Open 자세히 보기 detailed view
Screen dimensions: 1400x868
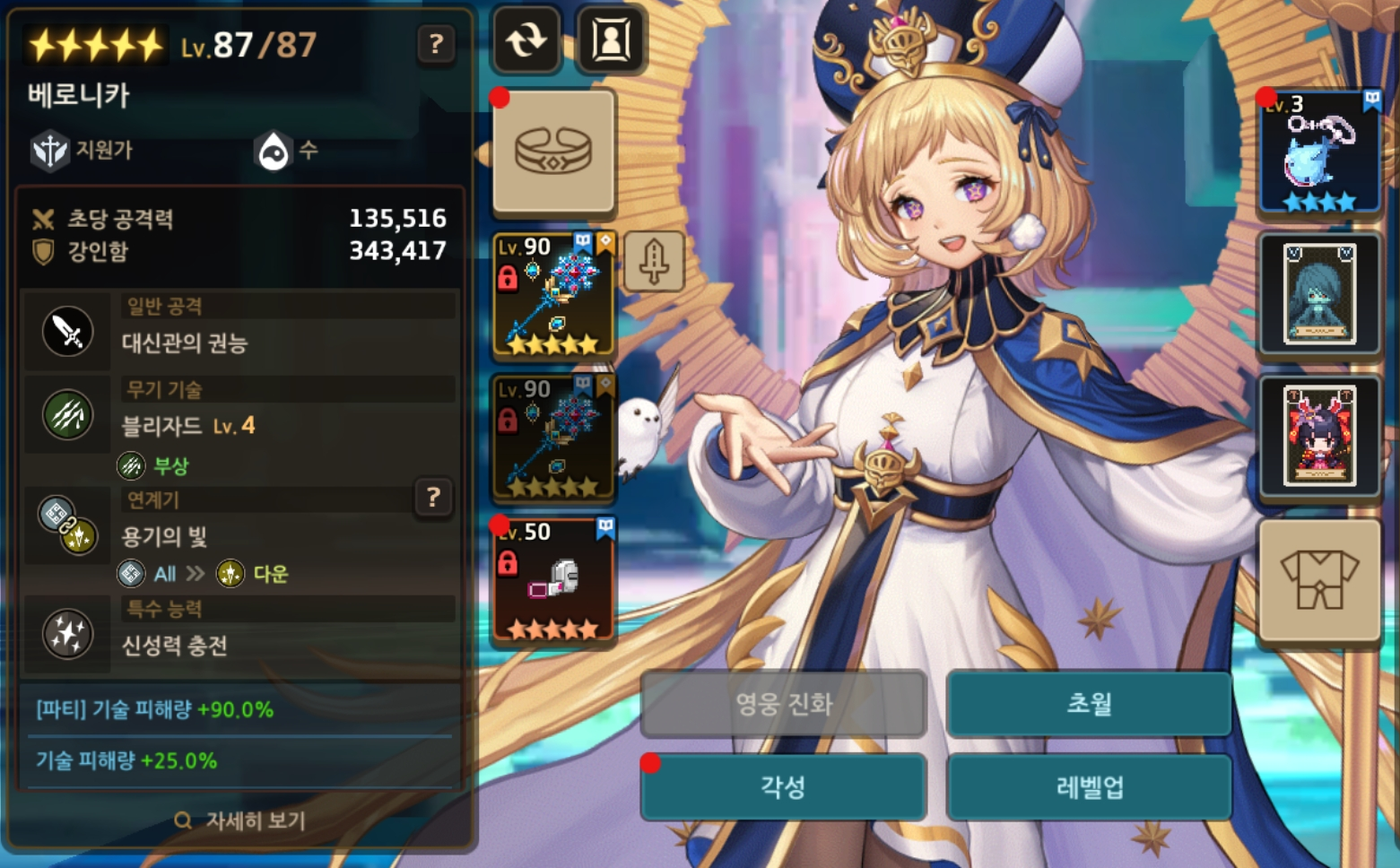point(240,820)
